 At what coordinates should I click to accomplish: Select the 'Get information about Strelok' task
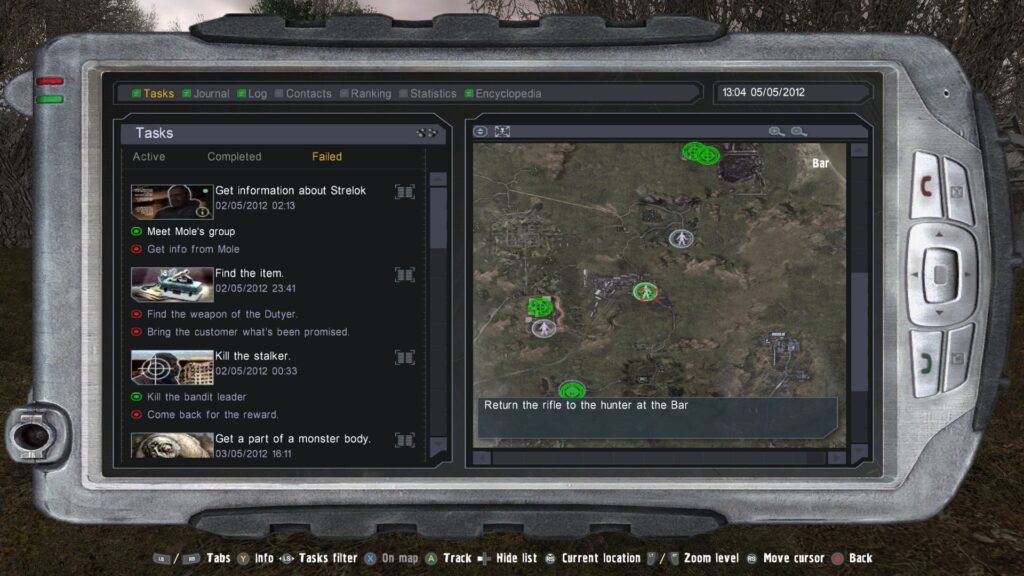pyautogui.click(x=290, y=191)
